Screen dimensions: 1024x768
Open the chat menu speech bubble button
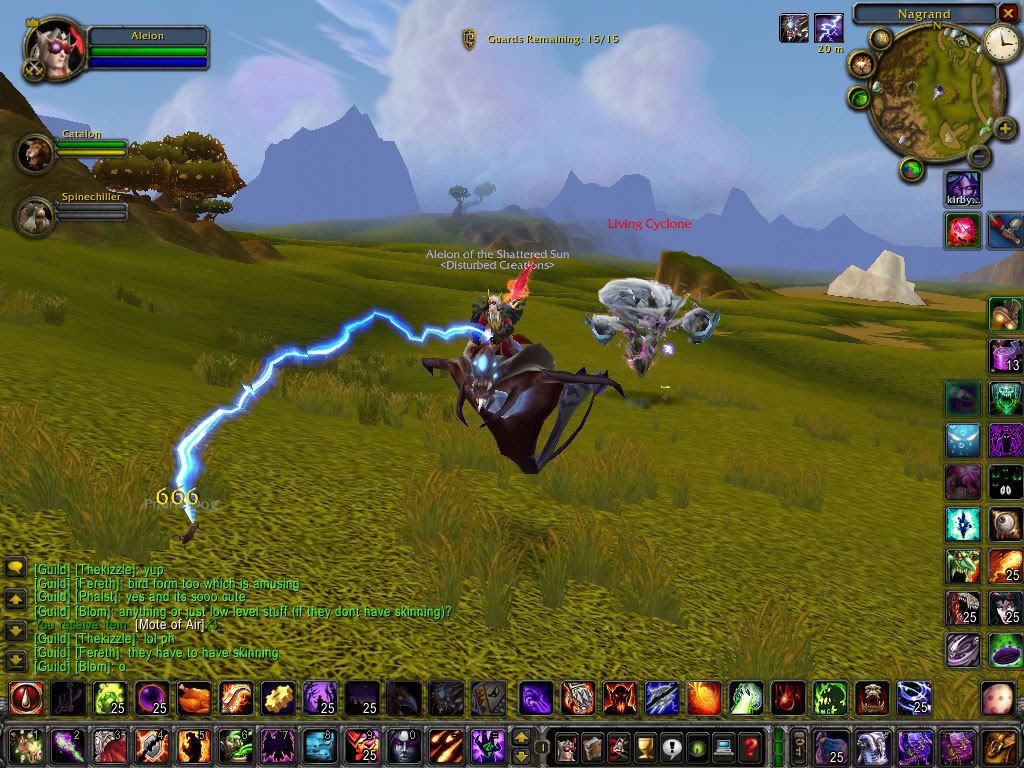tap(15, 567)
